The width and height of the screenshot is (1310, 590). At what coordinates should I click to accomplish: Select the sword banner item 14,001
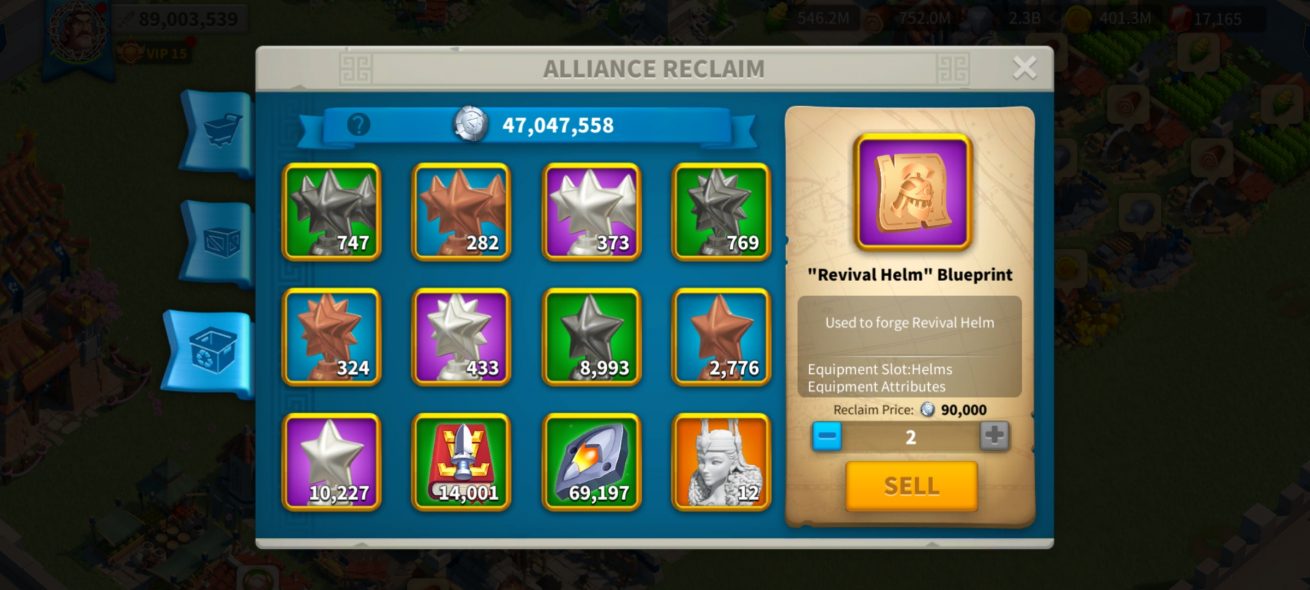point(461,462)
